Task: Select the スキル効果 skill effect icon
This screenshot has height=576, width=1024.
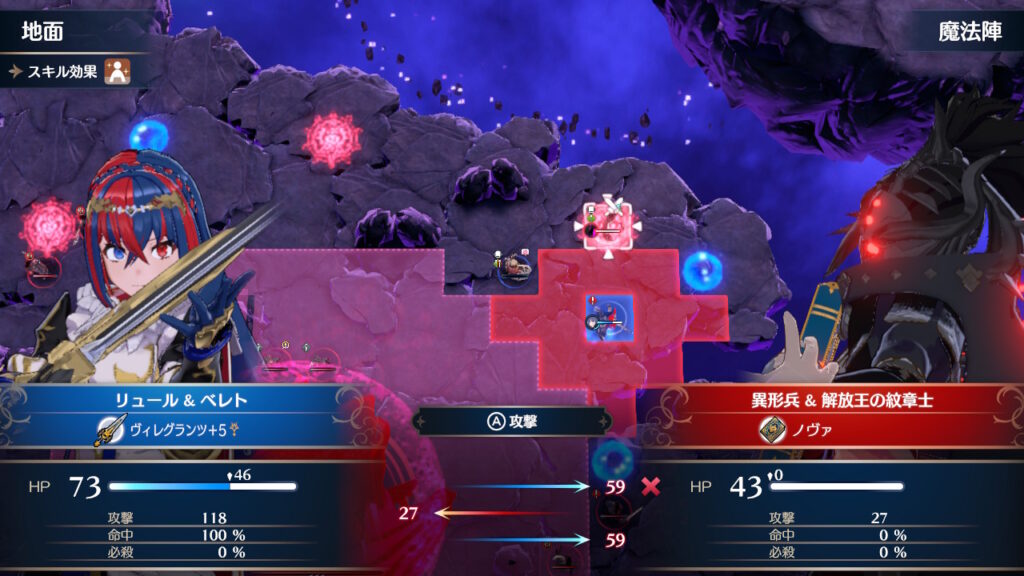Action: pyautogui.click(x=119, y=72)
